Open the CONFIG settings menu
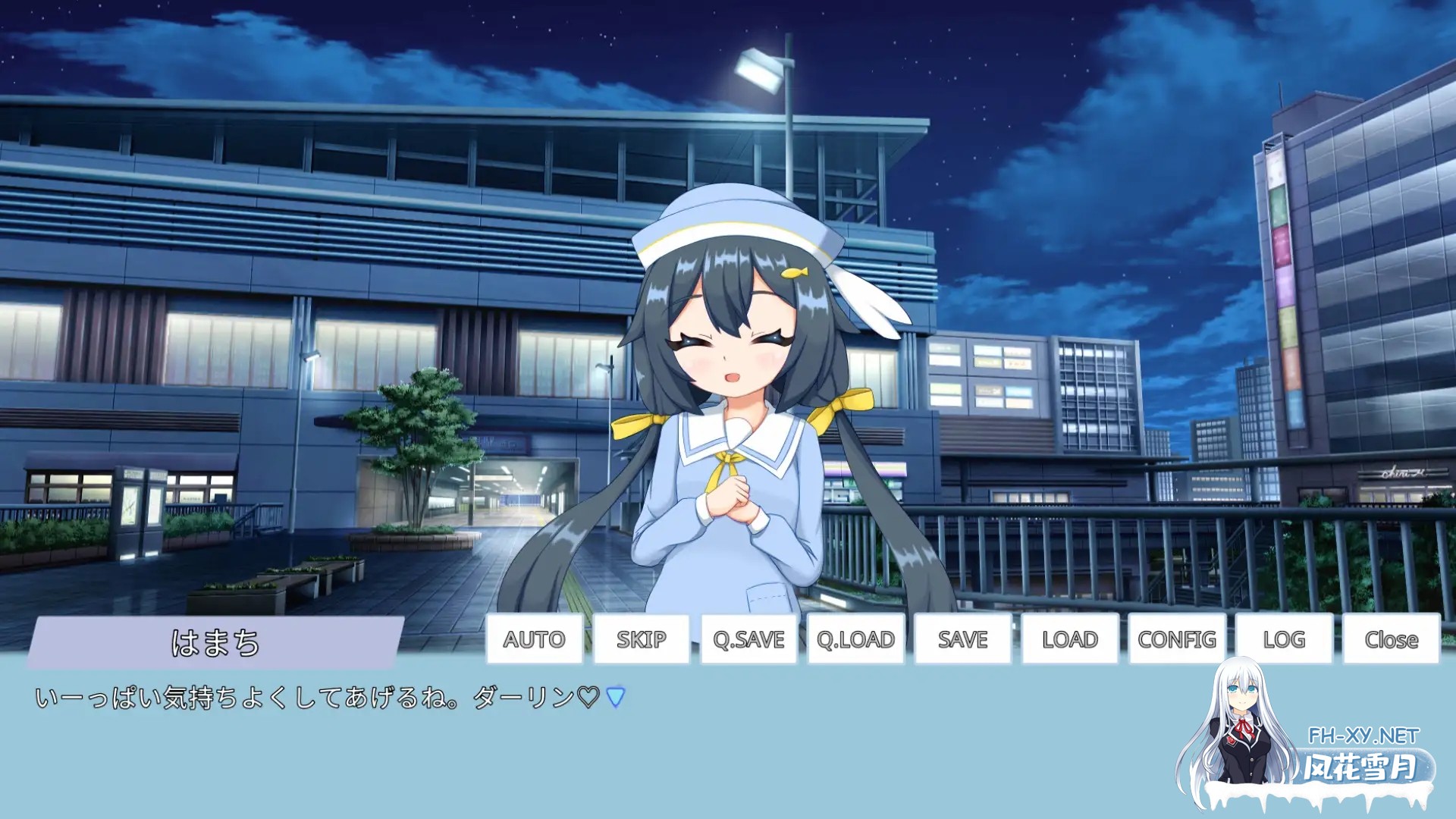The image size is (1456, 819). [1175, 639]
